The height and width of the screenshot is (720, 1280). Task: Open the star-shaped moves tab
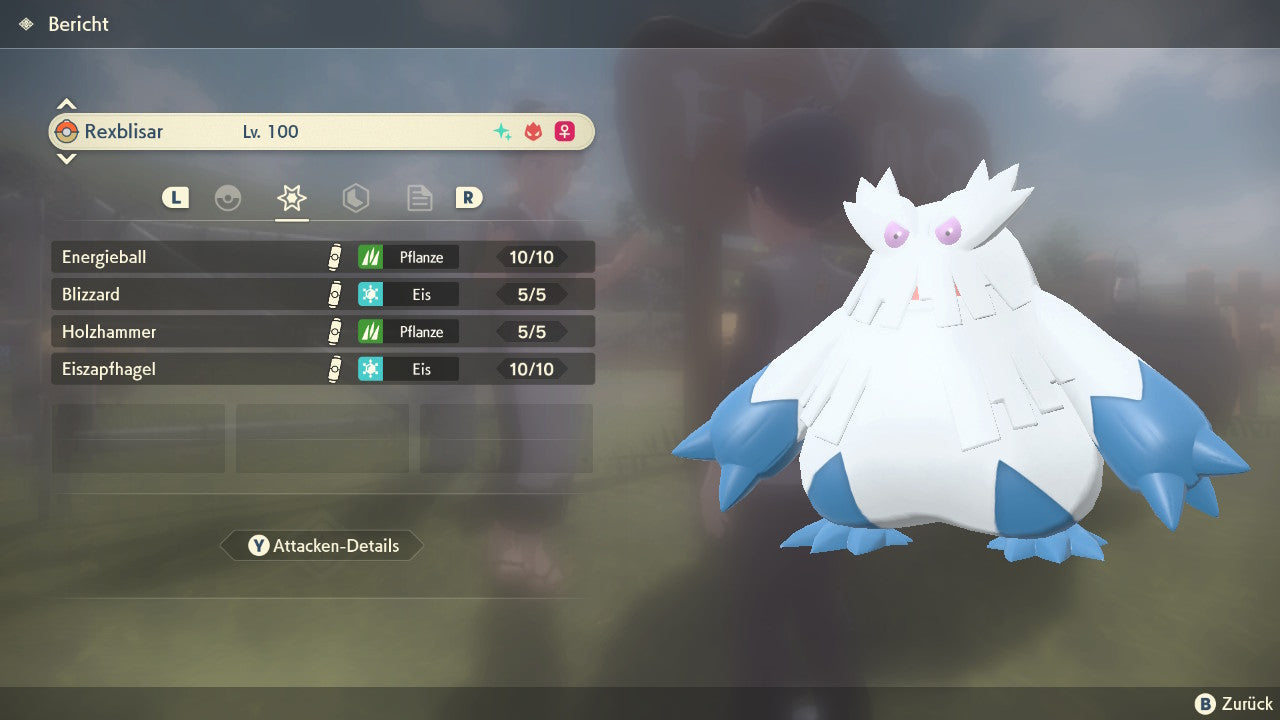point(291,198)
